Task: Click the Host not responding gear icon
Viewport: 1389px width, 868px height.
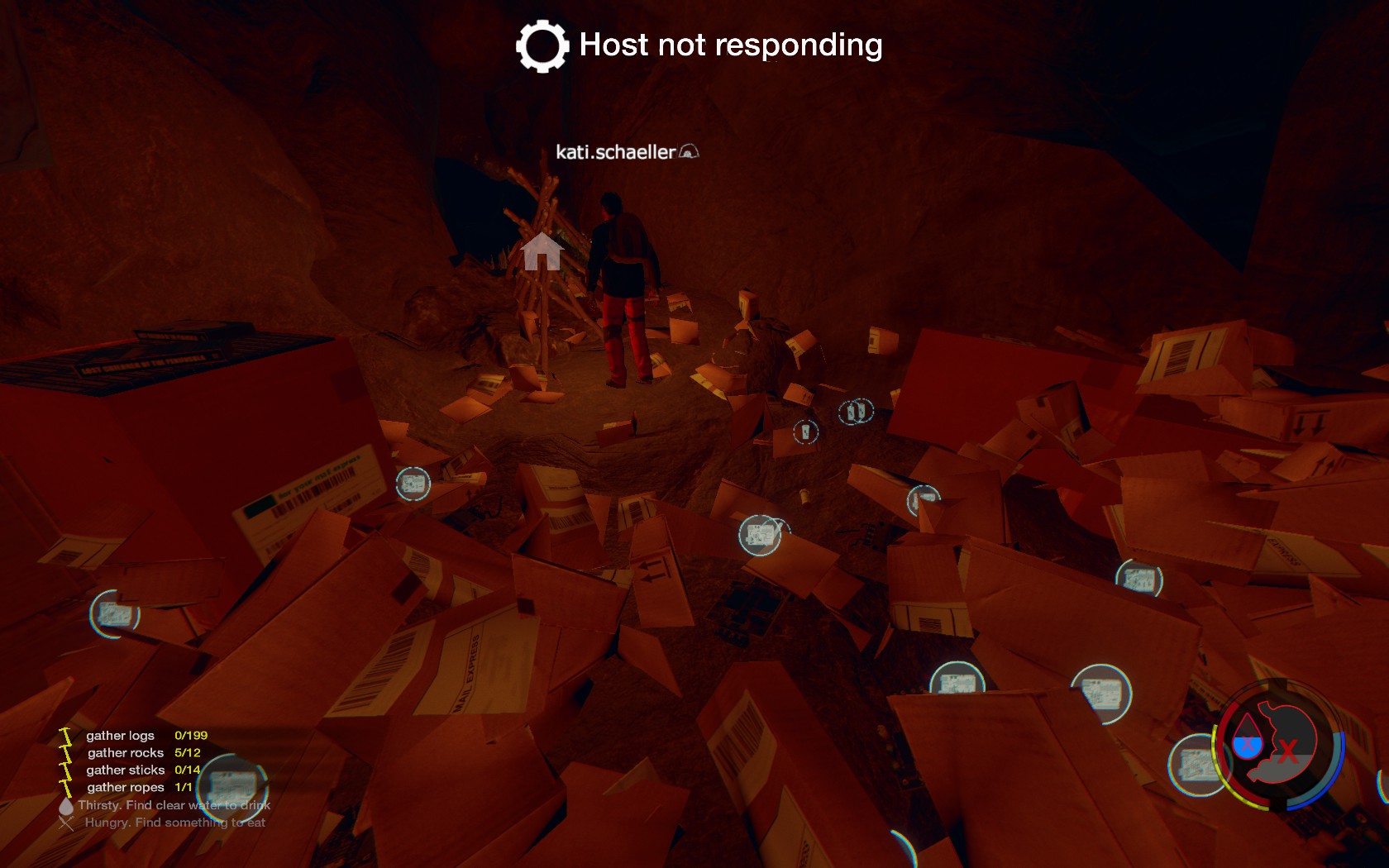Action: [542, 46]
